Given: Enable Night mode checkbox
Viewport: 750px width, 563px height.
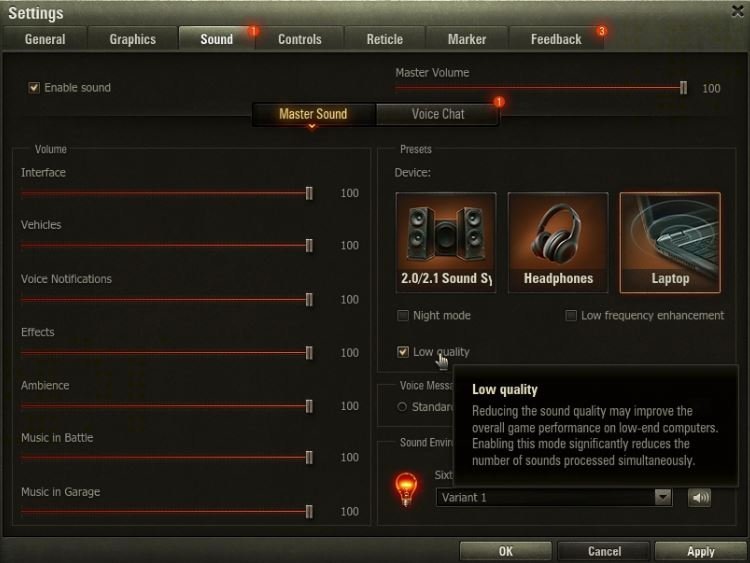Looking at the screenshot, I should pos(404,316).
